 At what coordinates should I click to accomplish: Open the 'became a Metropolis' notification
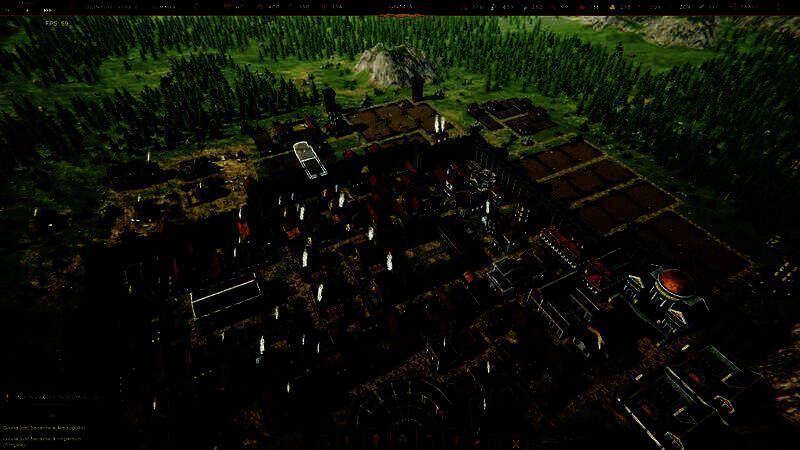pos(45,427)
